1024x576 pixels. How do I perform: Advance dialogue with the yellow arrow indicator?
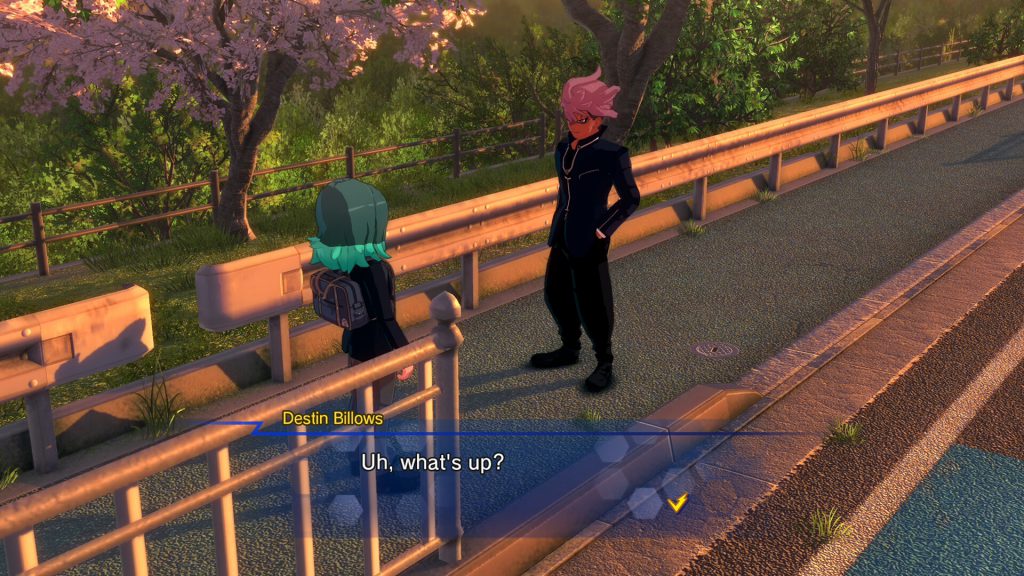677,503
